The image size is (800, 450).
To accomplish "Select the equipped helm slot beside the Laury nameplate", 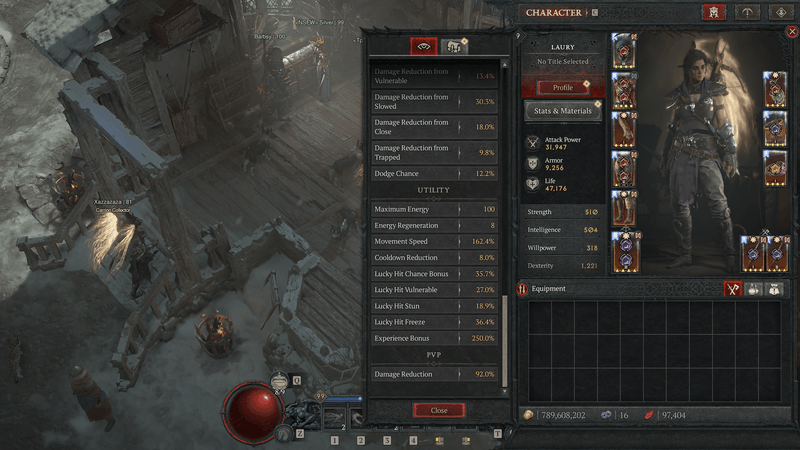I will [623, 48].
